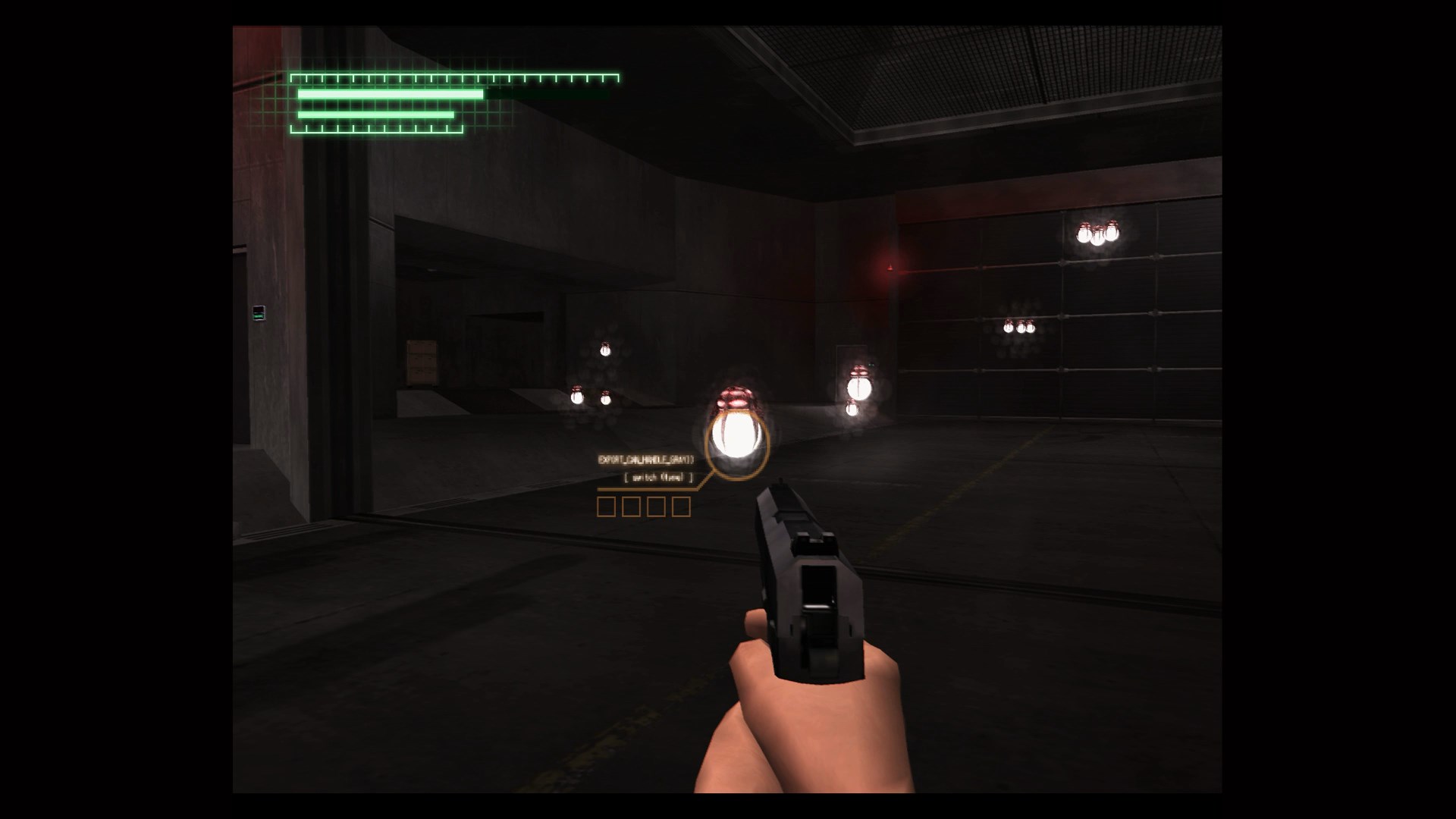
Task: Click the upper green health bar
Action: [391, 95]
